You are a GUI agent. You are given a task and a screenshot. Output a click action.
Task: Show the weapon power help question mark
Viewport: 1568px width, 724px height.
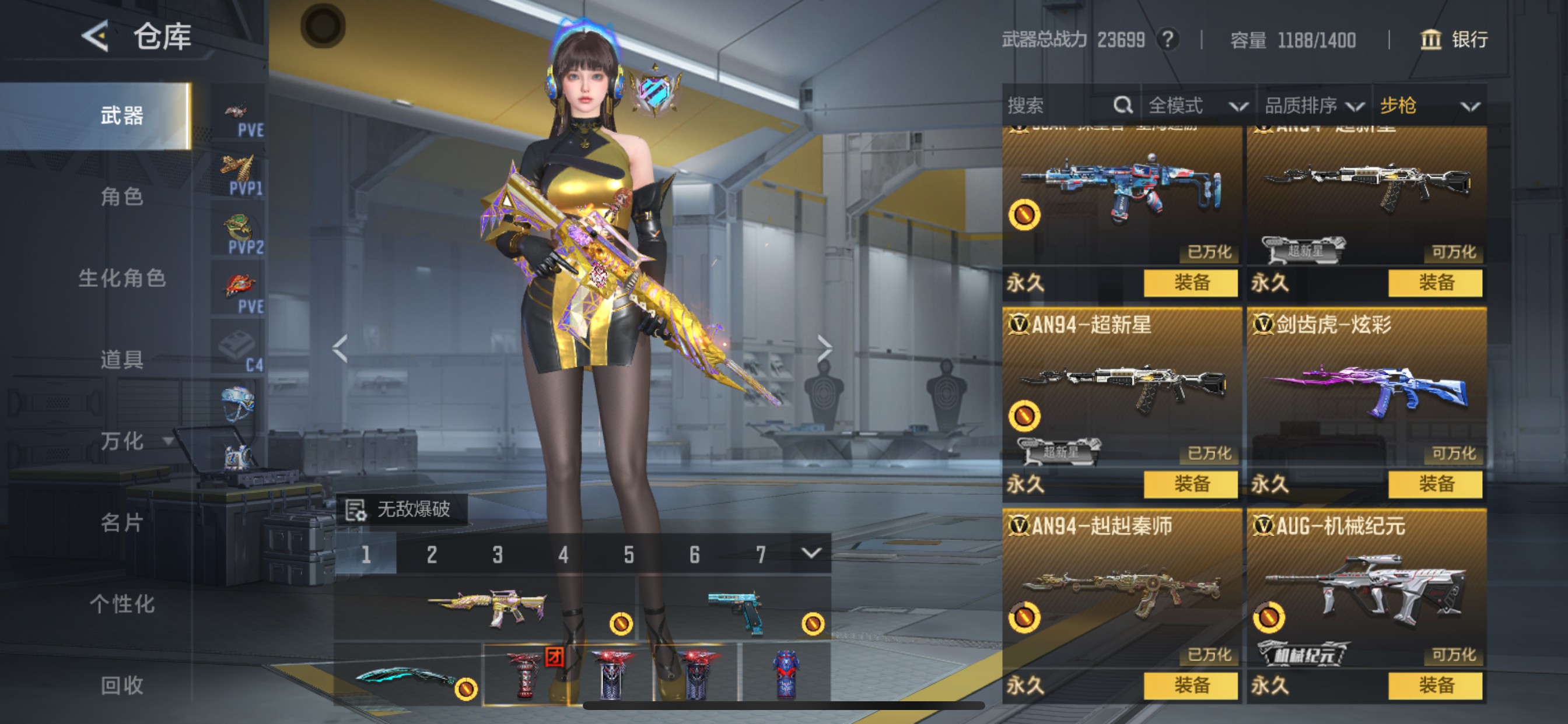(1167, 40)
